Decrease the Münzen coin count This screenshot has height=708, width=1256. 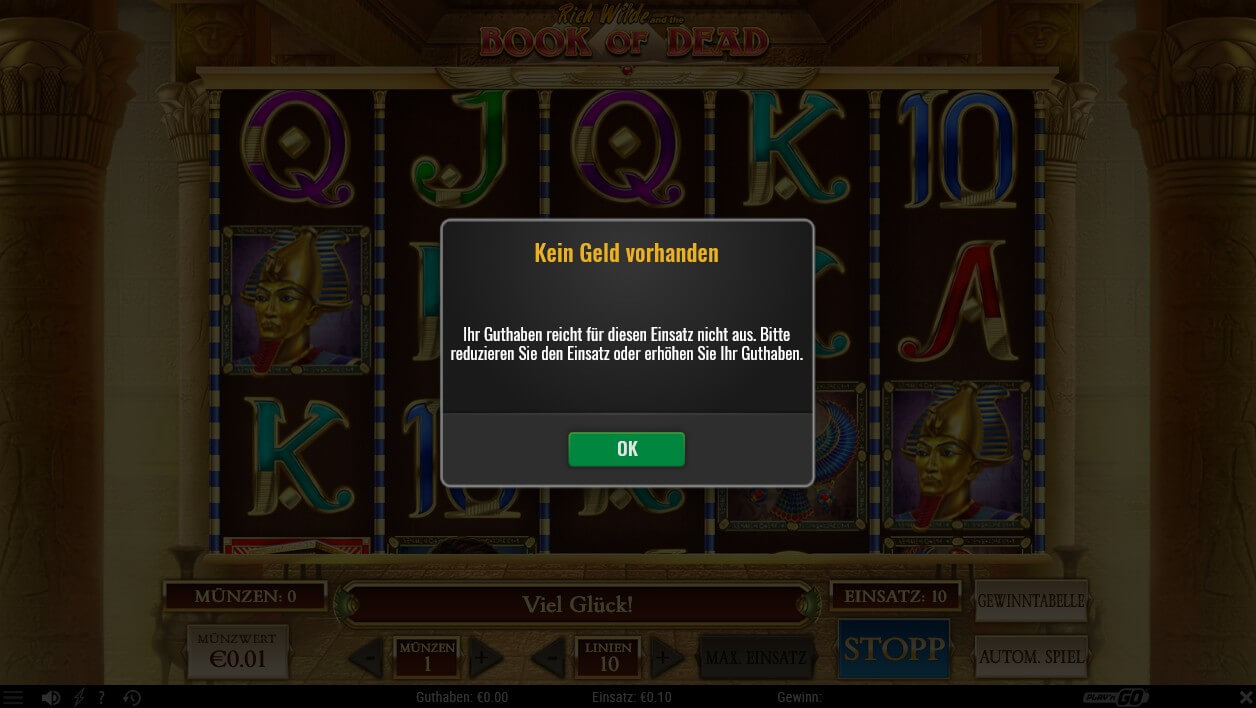(368, 658)
